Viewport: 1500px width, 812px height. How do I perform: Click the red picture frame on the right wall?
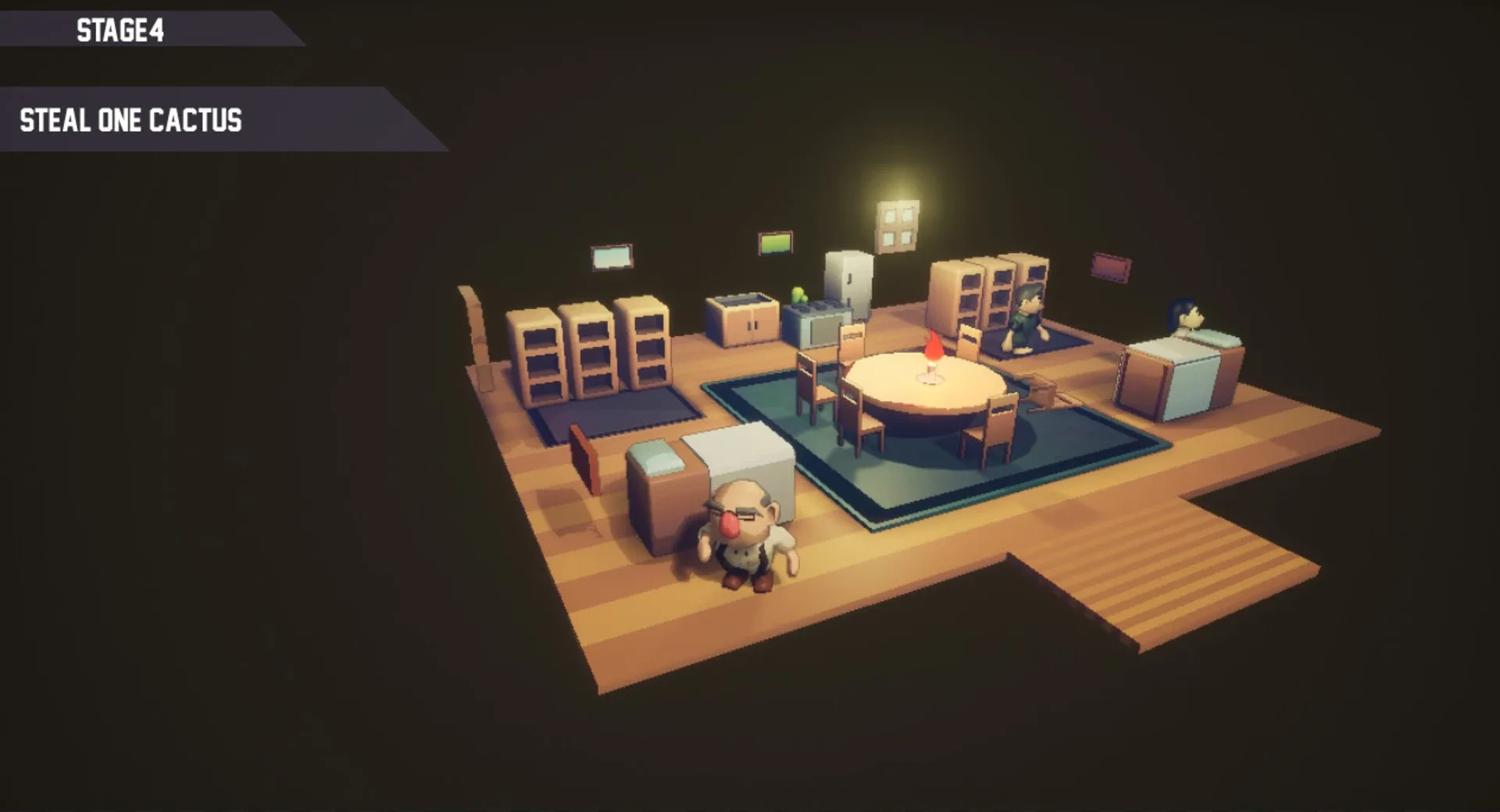pos(1110,265)
